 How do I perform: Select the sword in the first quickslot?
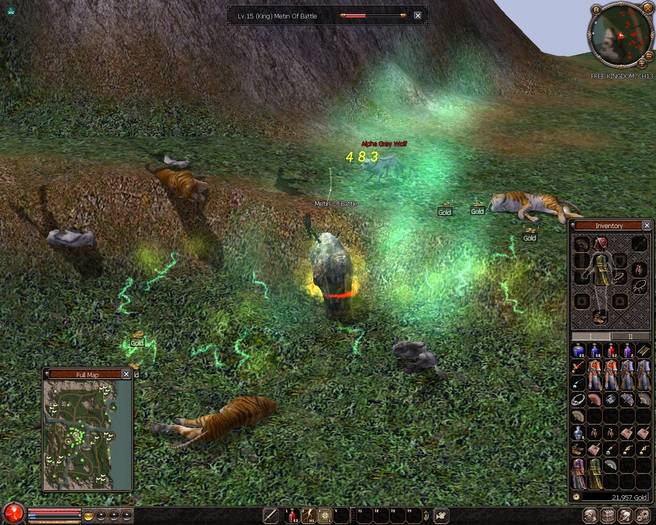click(x=272, y=516)
